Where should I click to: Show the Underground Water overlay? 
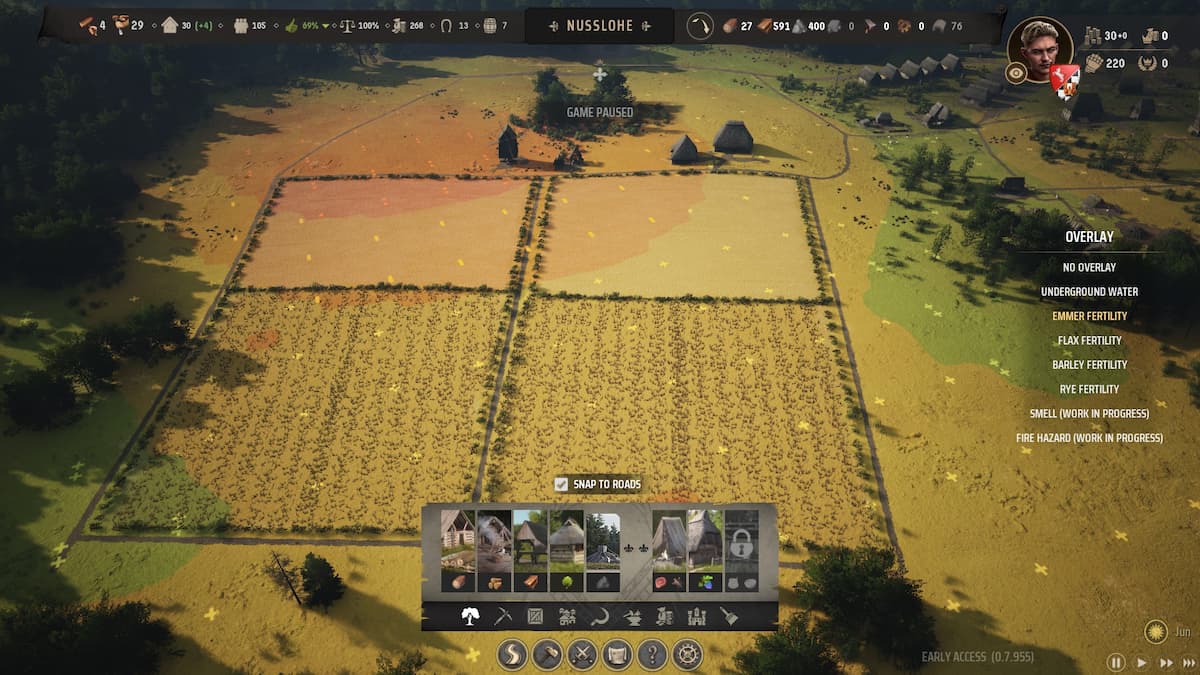pos(1089,292)
